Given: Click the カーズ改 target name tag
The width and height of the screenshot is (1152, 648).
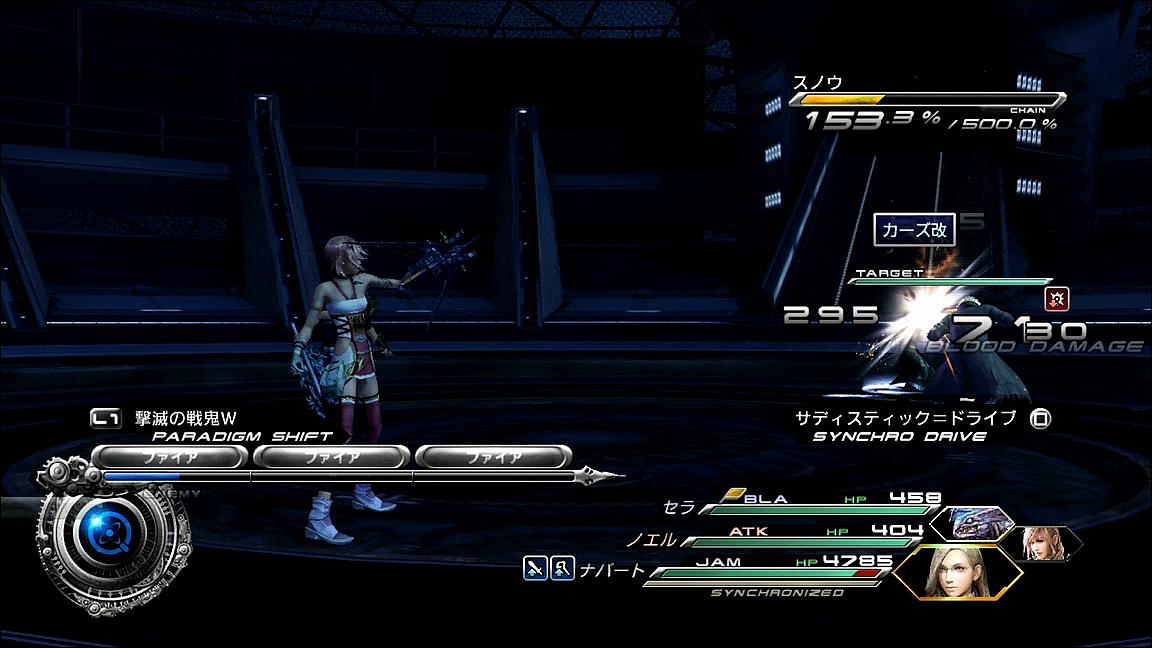Looking at the screenshot, I should click(914, 231).
